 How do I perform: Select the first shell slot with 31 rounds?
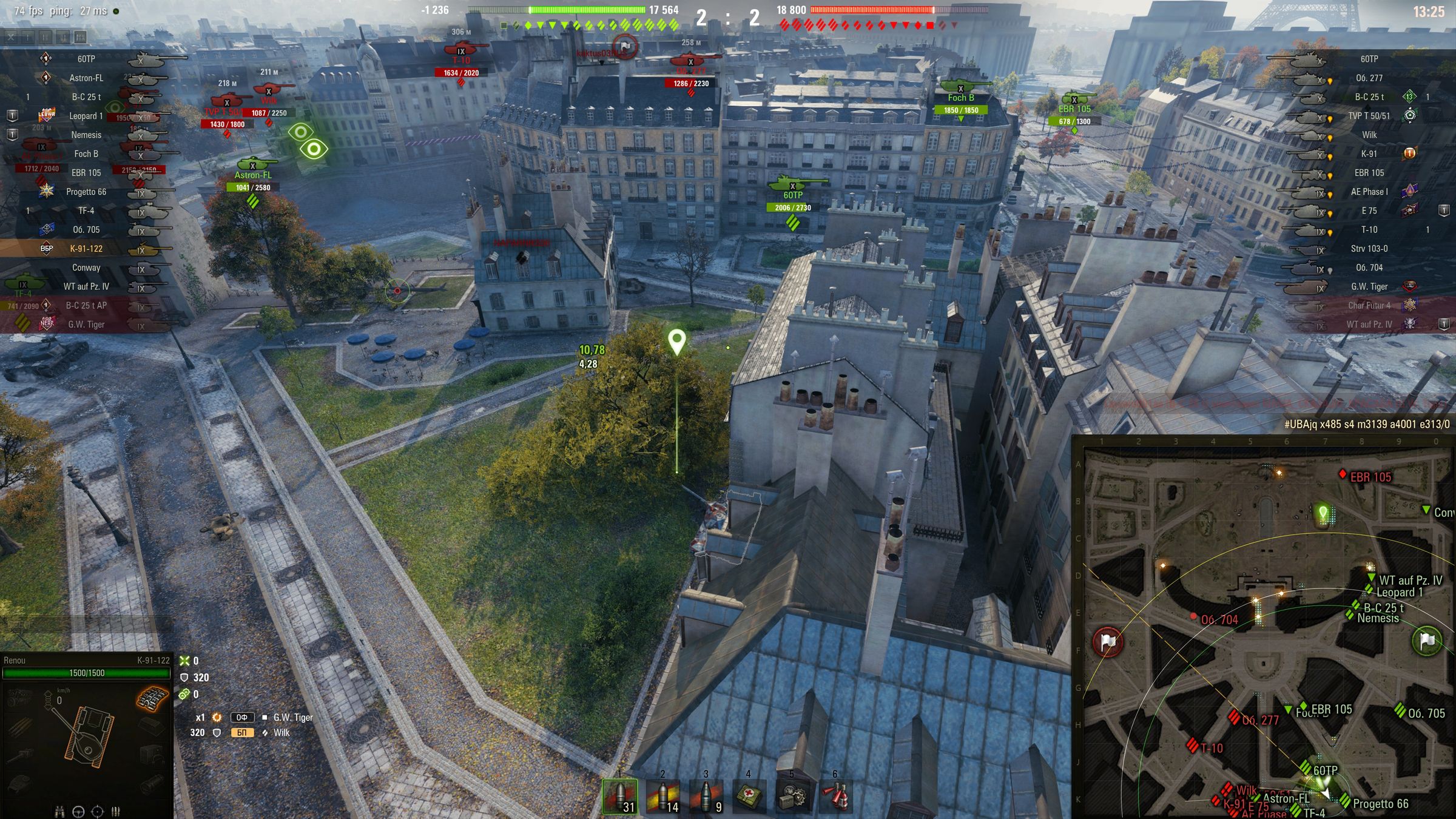619,795
